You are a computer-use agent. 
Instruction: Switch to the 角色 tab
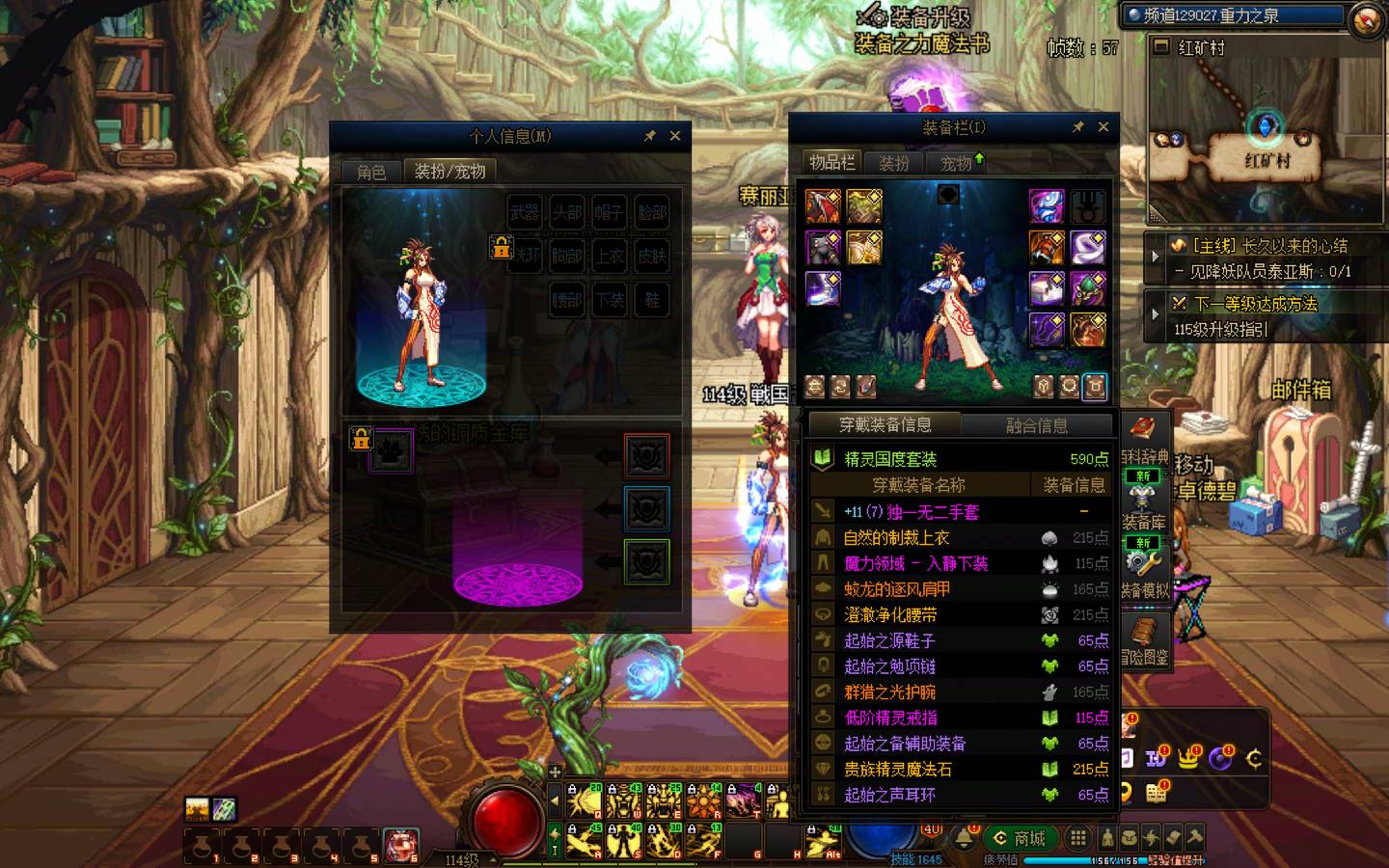coord(371,172)
